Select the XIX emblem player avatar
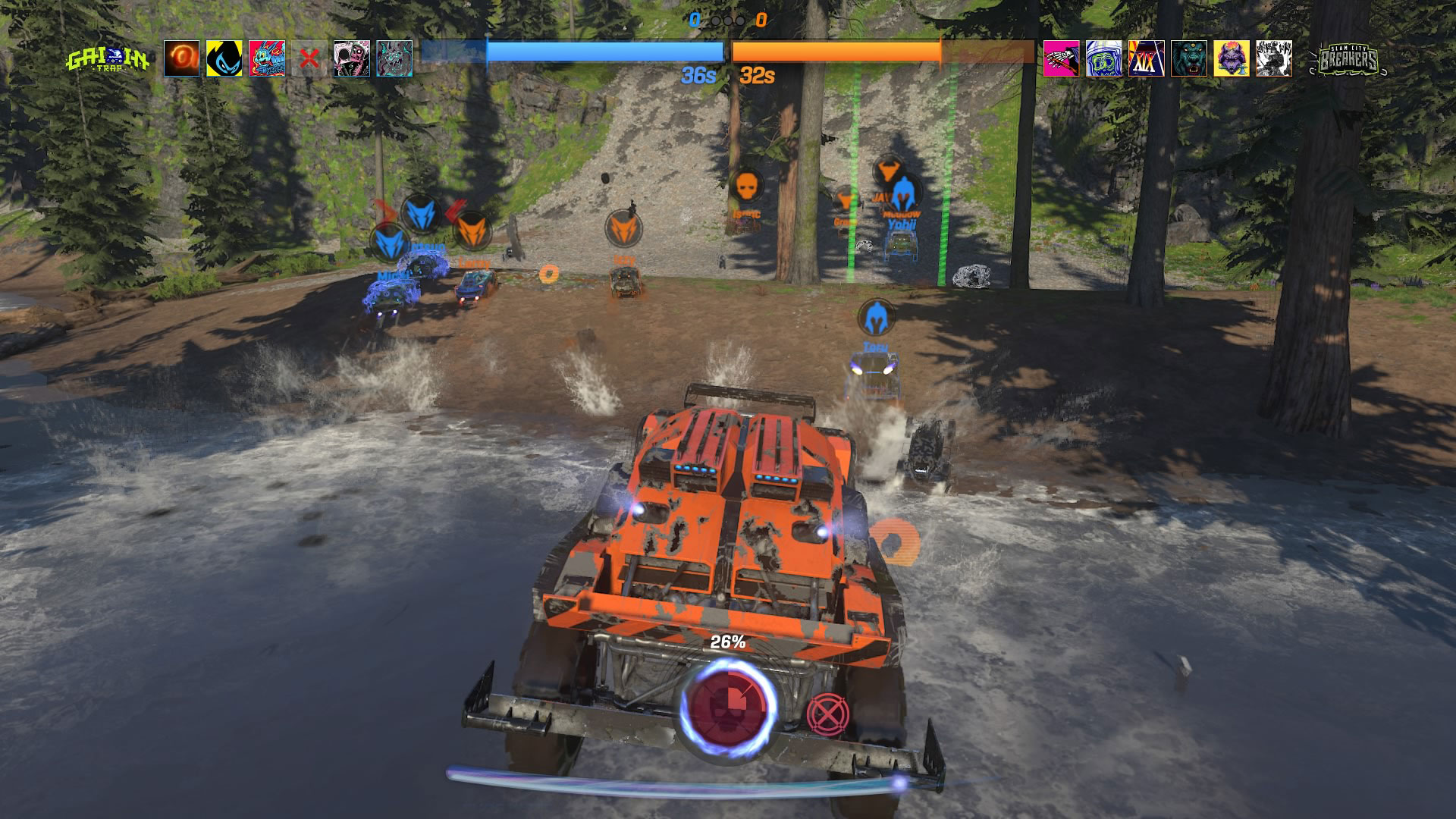This screenshot has height=819, width=1456. coord(1147,58)
